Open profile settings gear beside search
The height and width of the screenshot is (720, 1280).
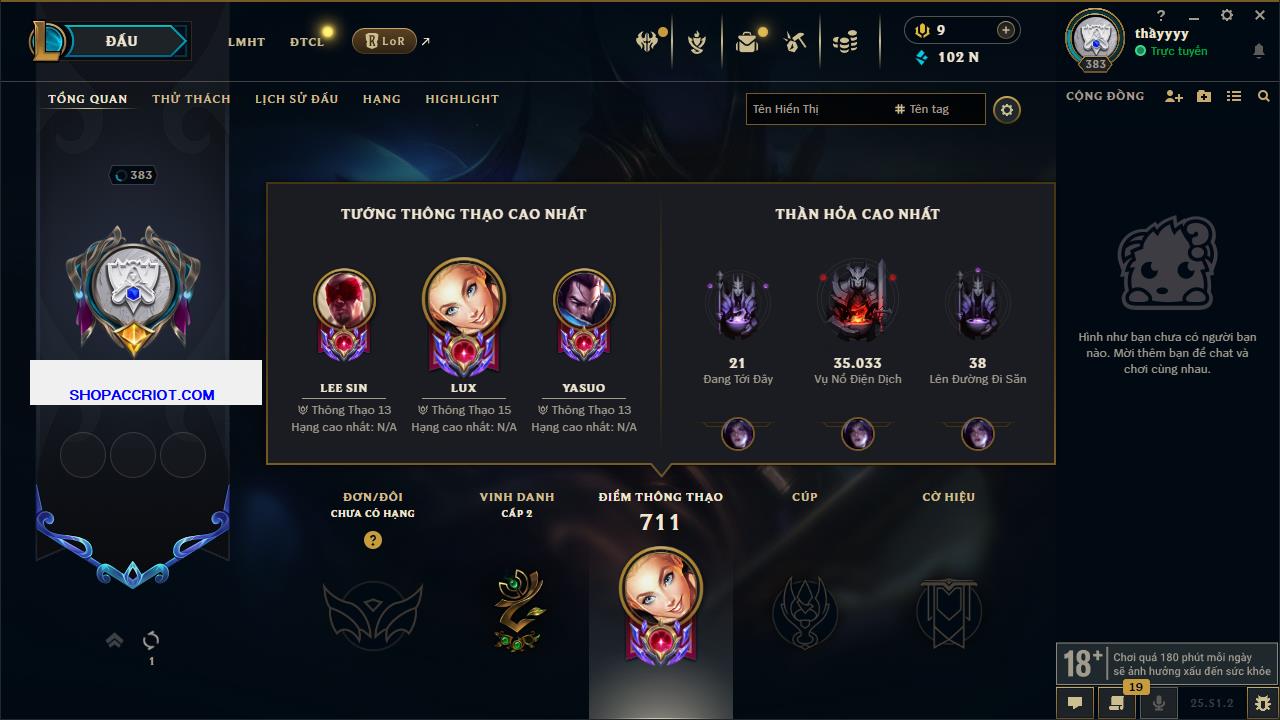tap(1007, 110)
